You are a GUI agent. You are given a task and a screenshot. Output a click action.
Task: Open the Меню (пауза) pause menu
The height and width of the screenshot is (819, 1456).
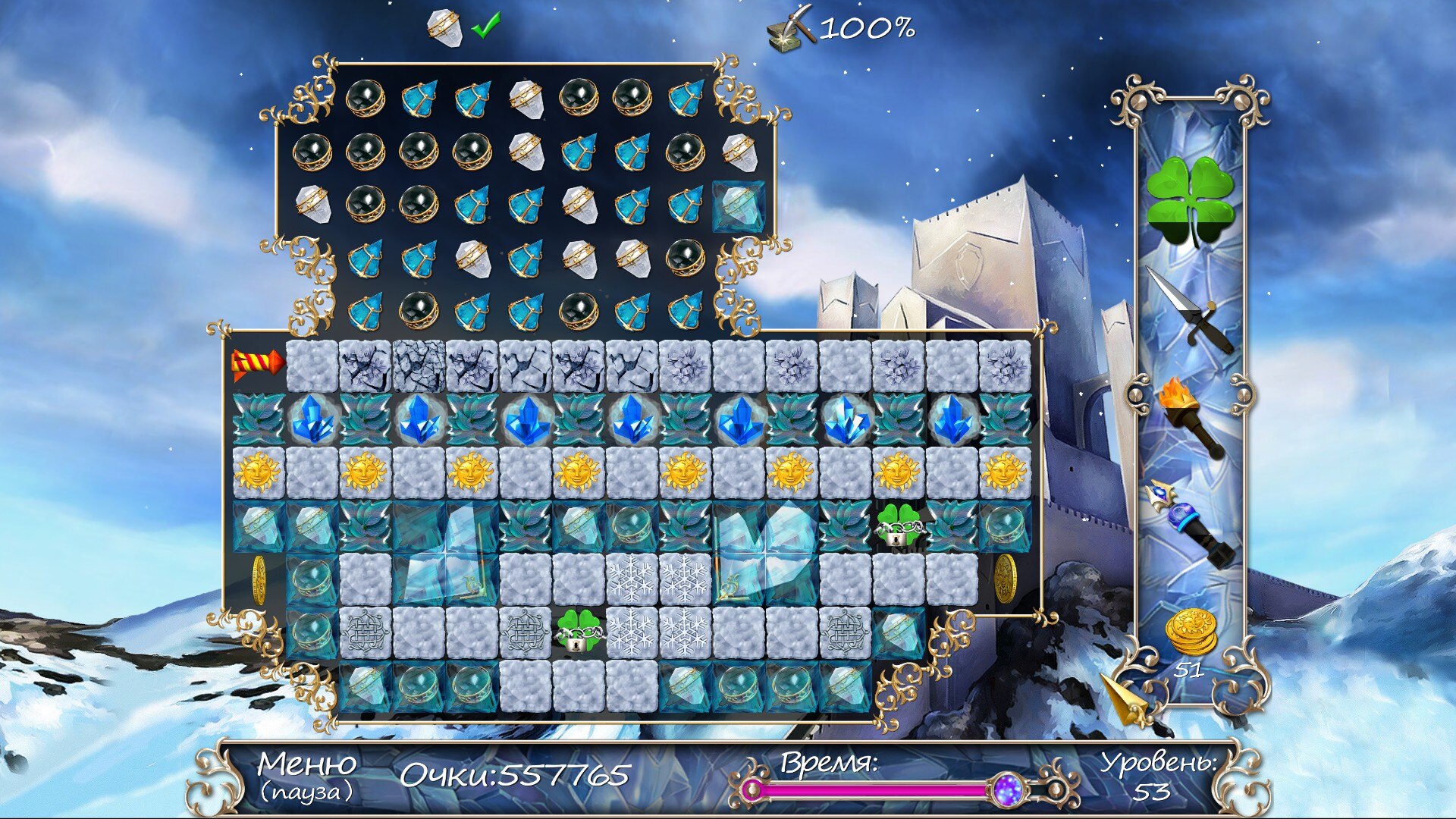(307, 775)
